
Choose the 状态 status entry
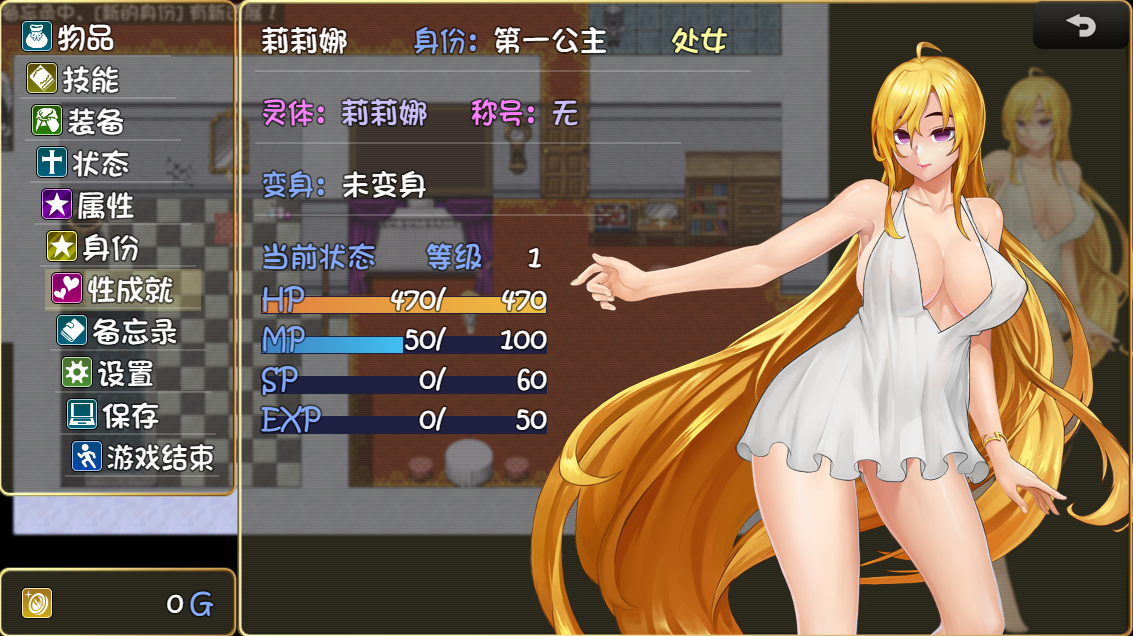(x=86, y=163)
